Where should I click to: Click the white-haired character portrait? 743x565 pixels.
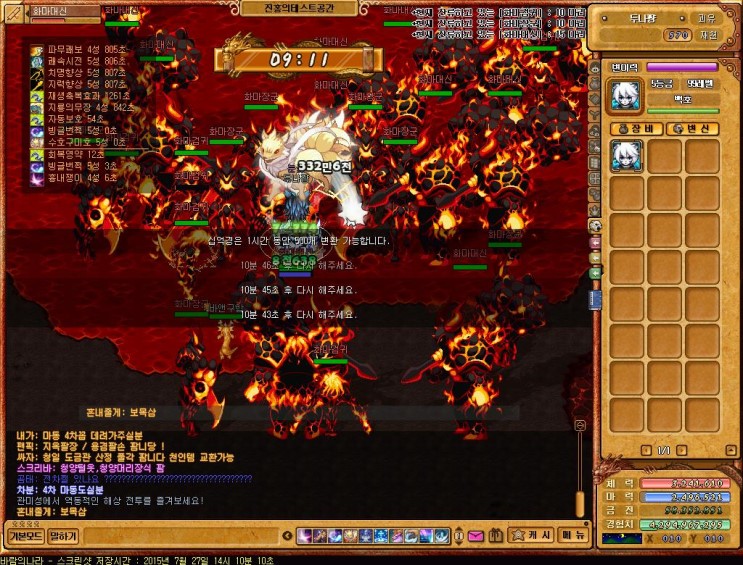(x=627, y=95)
